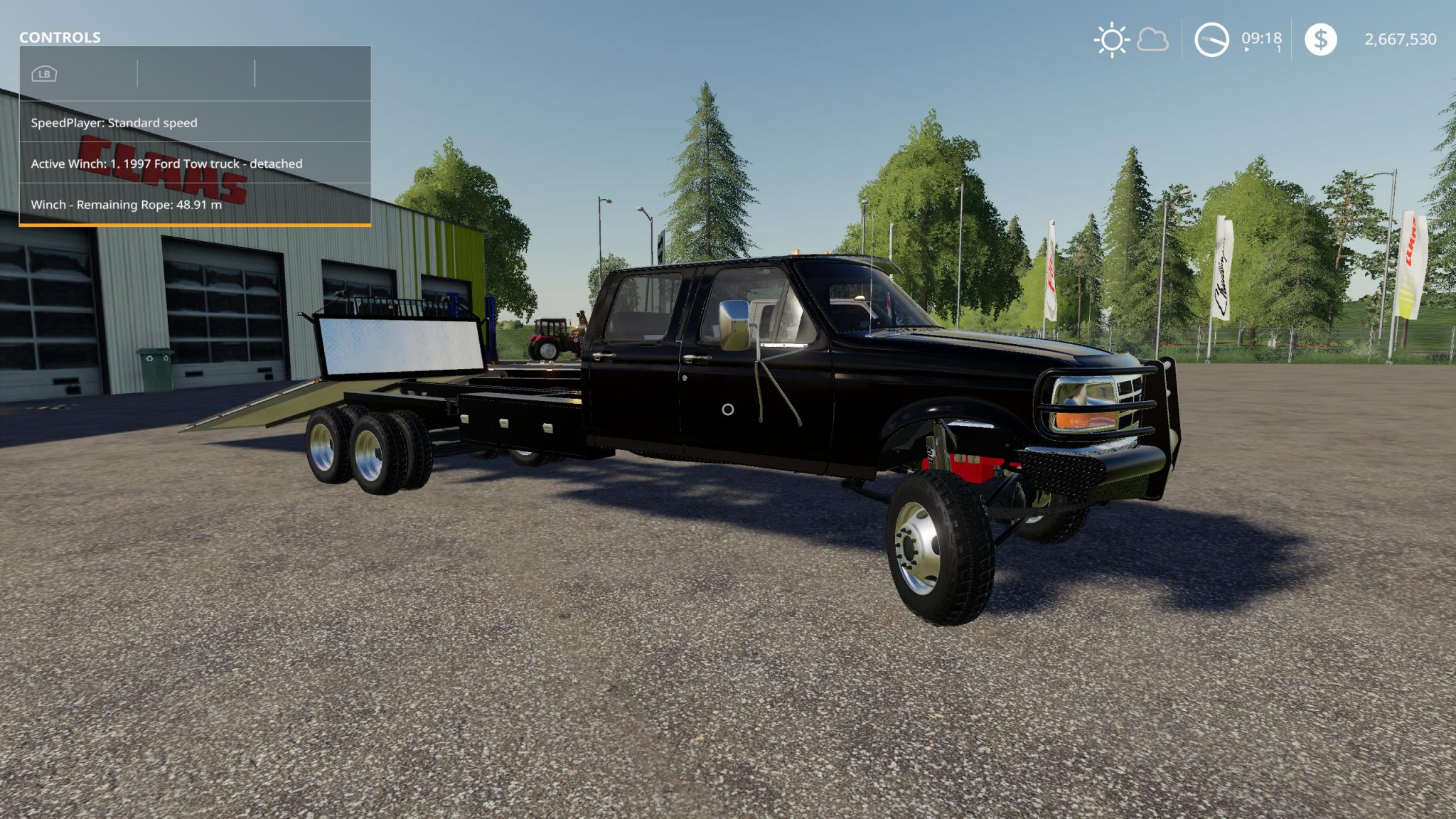
Task: Toggle the Active Winch attachment state
Action: 166,164
